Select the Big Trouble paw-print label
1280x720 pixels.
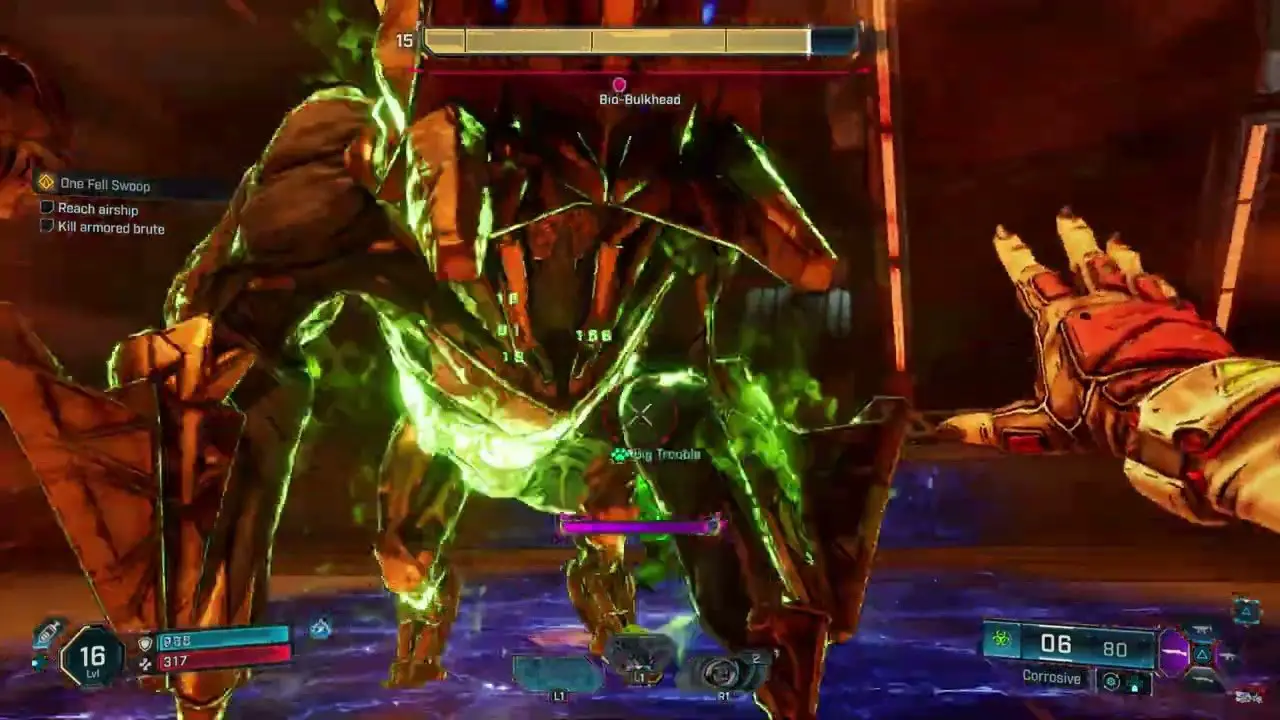[656, 455]
